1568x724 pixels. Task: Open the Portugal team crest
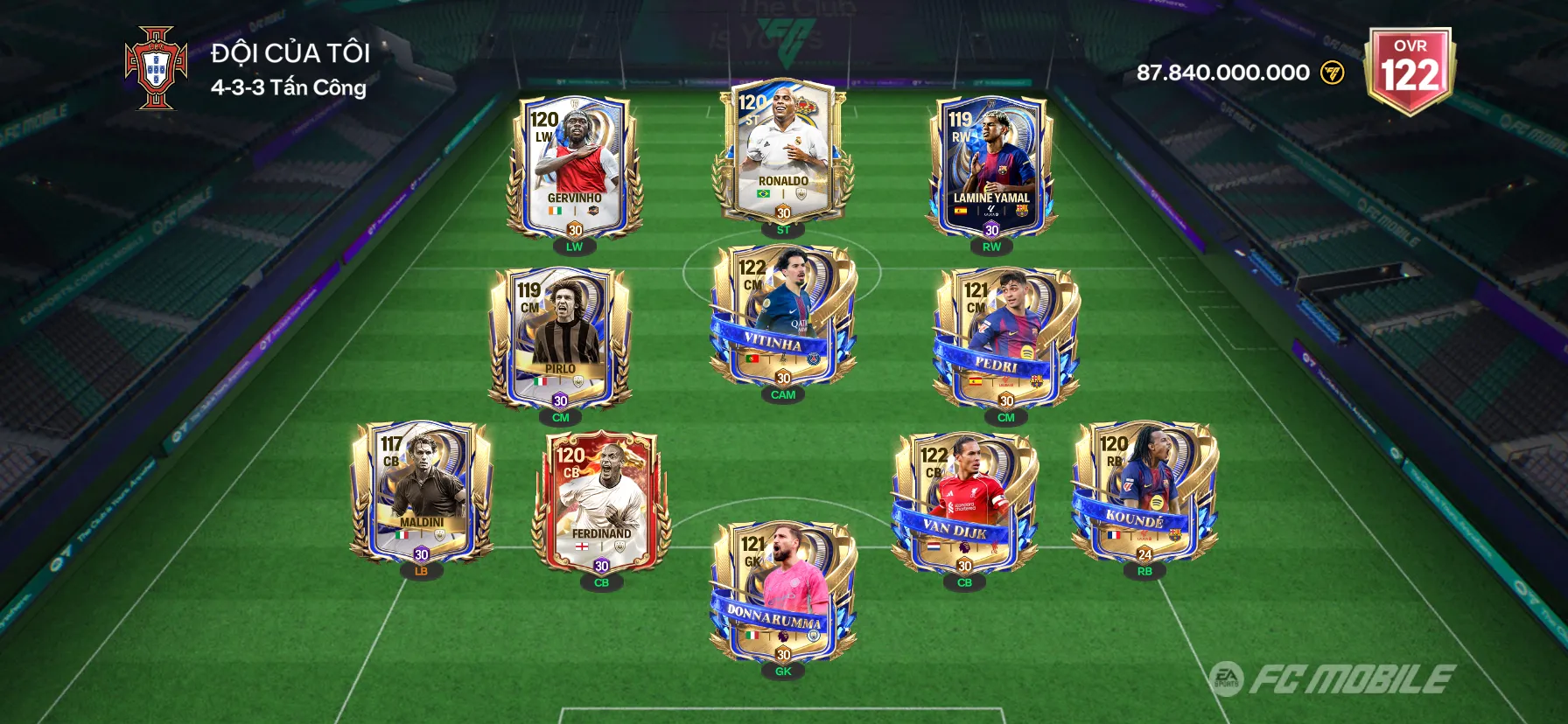tap(156, 68)
